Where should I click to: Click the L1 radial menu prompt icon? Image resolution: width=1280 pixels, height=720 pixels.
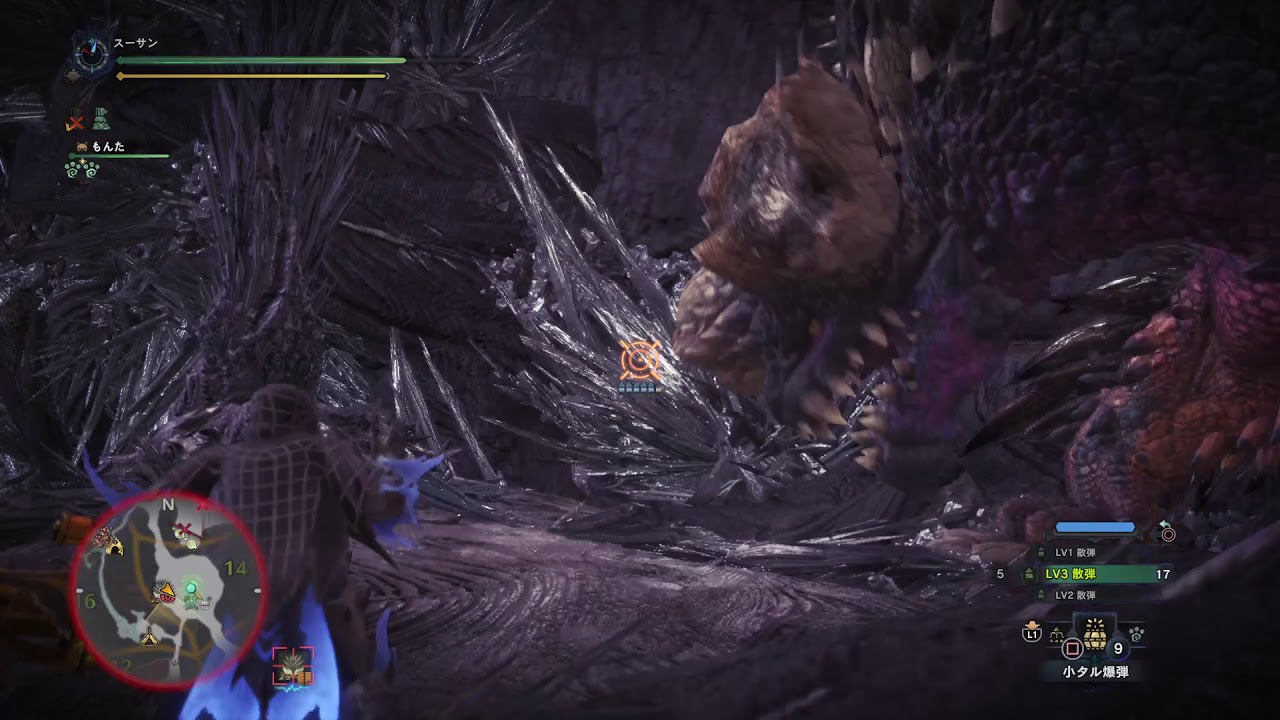tap(1033, 634)
